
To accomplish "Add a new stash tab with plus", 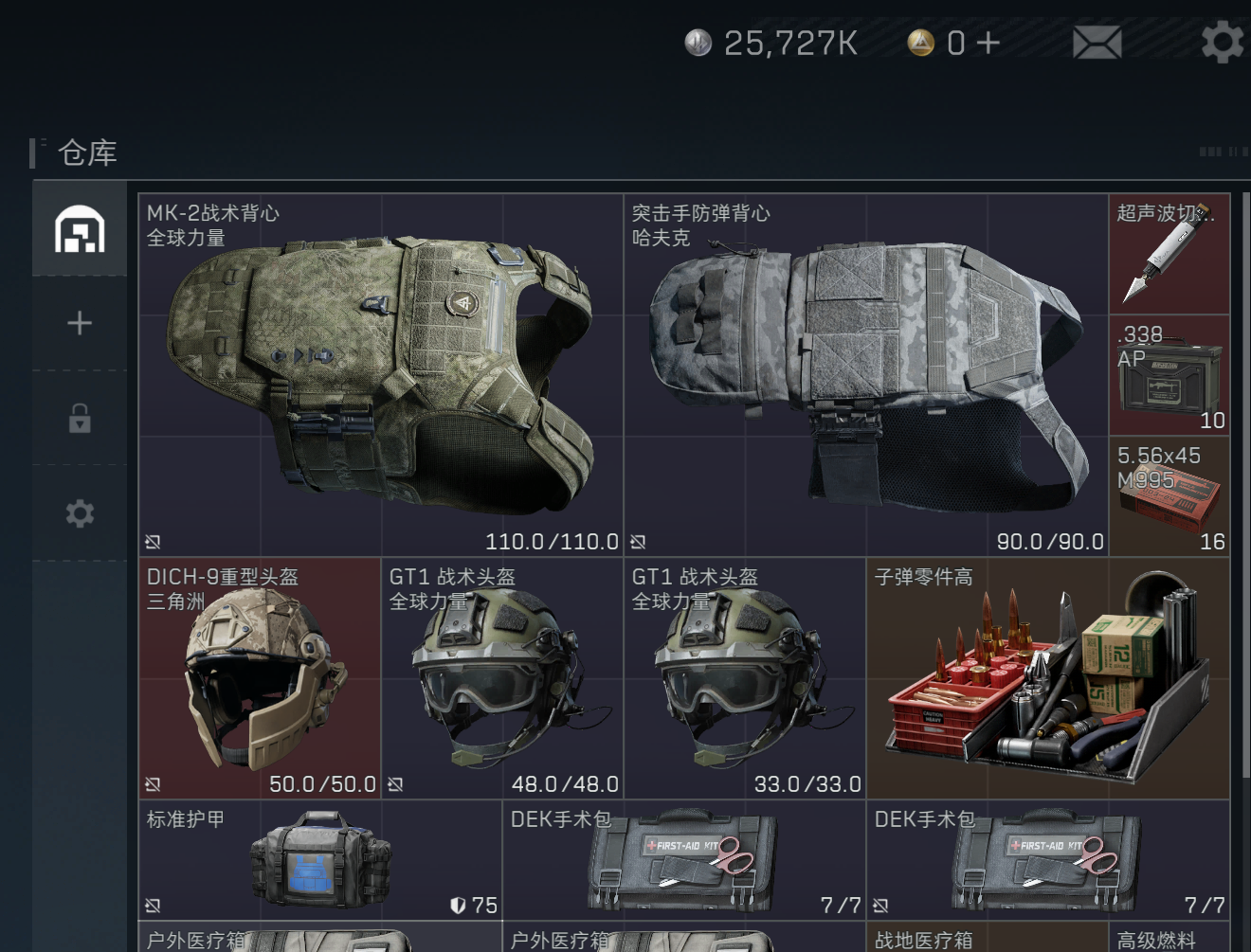I will [x=80, y=324].
